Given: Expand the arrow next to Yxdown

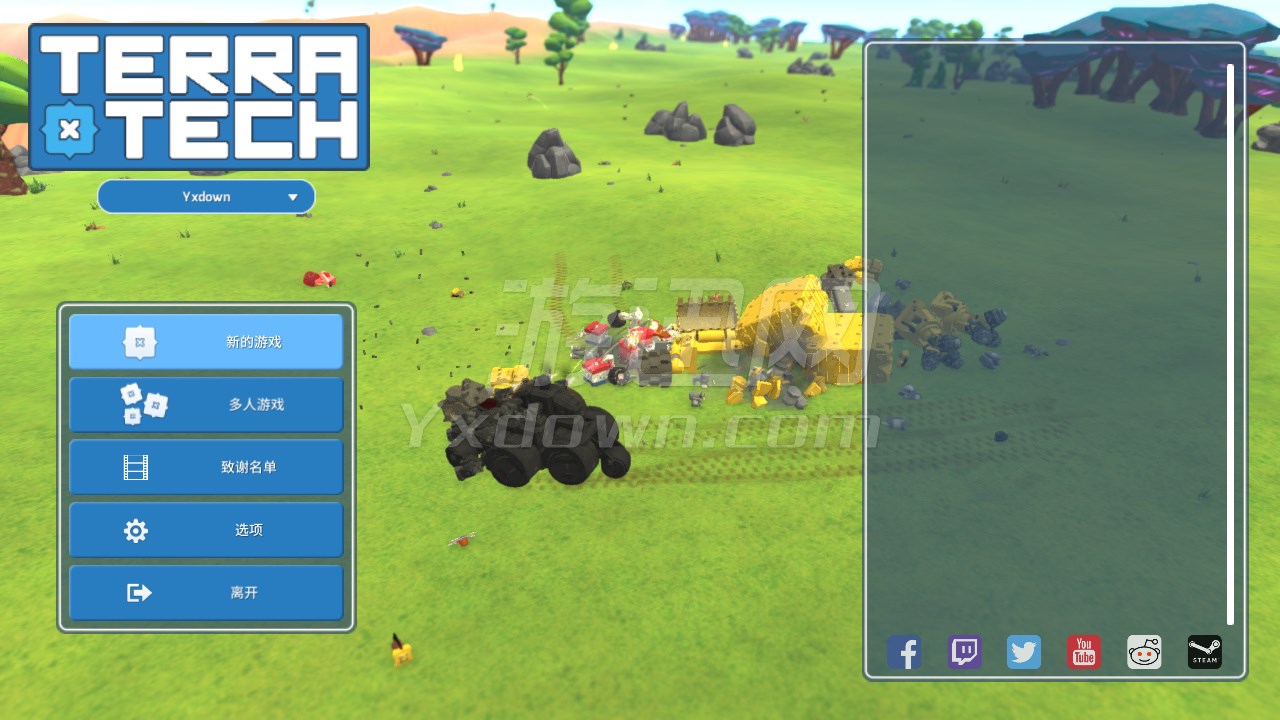Looking at the screenshot, I should pyautogui.click(x=294, y=196).
